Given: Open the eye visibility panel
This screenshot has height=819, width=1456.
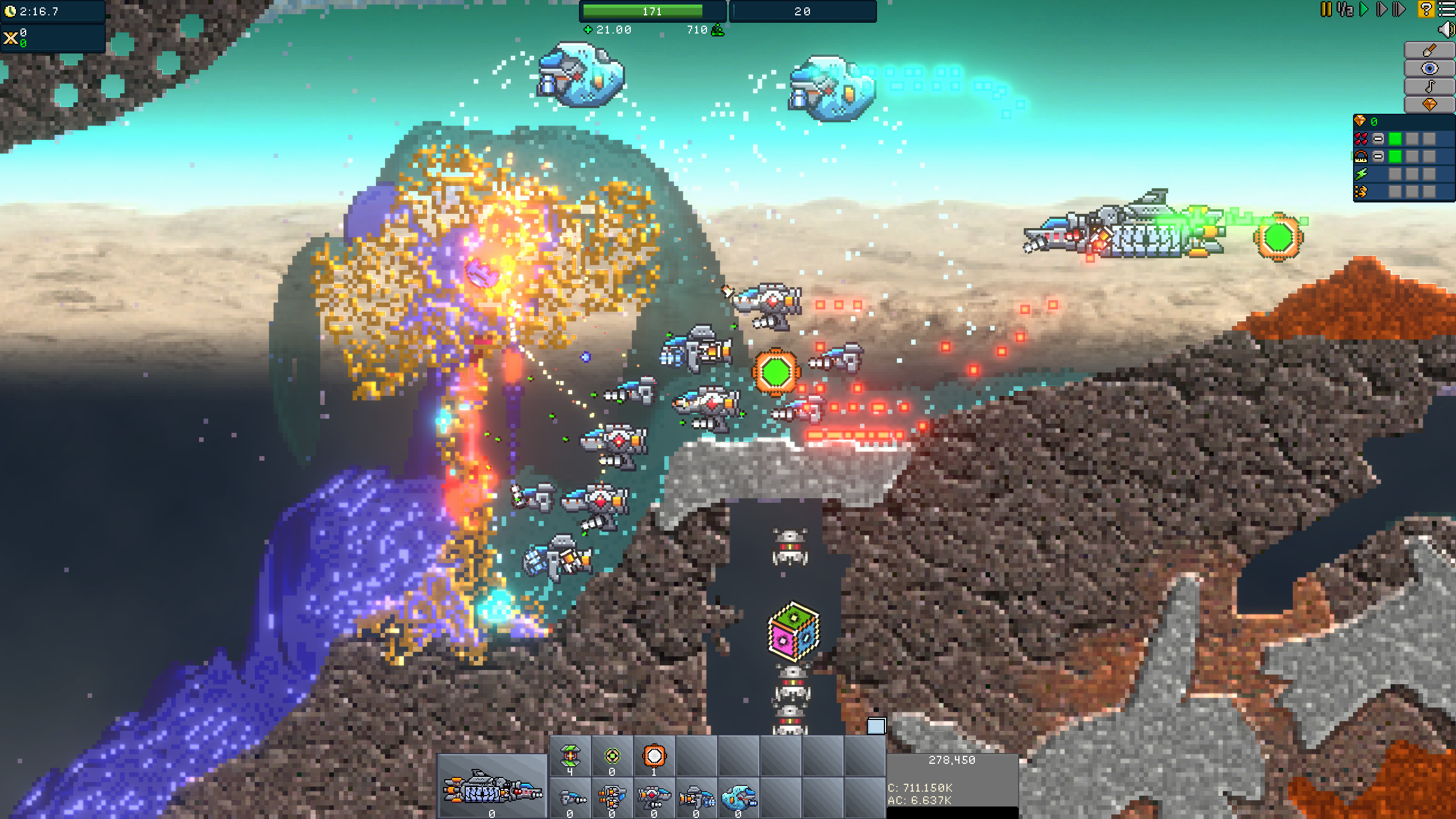Looking at the screenshot, I should [x=1429, y=68].
